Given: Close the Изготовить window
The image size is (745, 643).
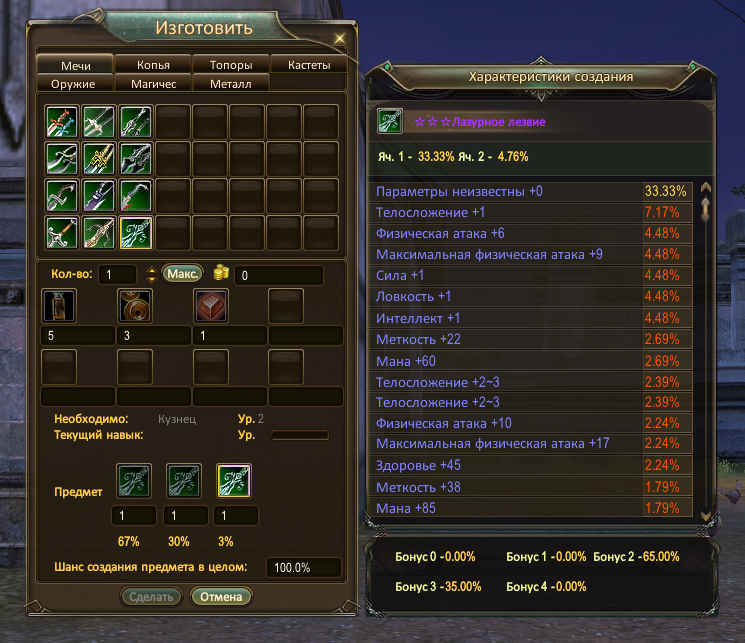Looking at the screenshot, I should [x=339, y=37].
